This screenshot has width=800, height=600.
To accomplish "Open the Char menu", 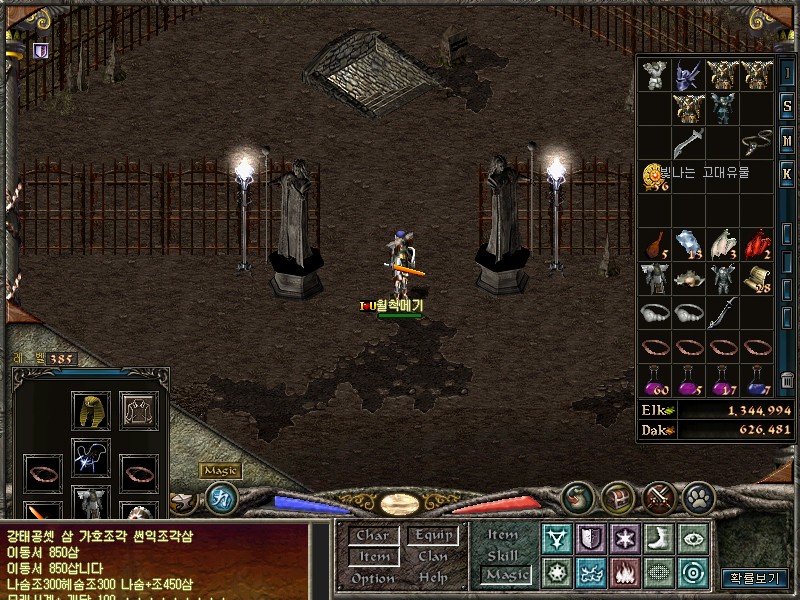I will tap(372, 535).
